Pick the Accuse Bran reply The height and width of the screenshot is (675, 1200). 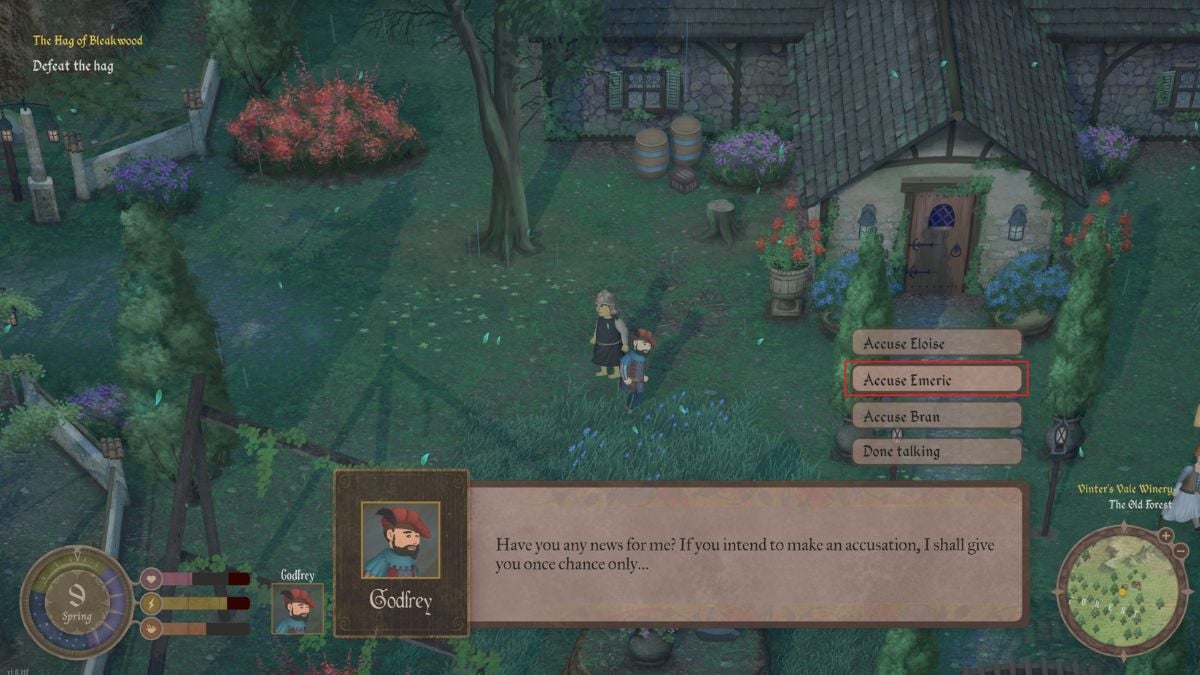(x=936, y=416)
